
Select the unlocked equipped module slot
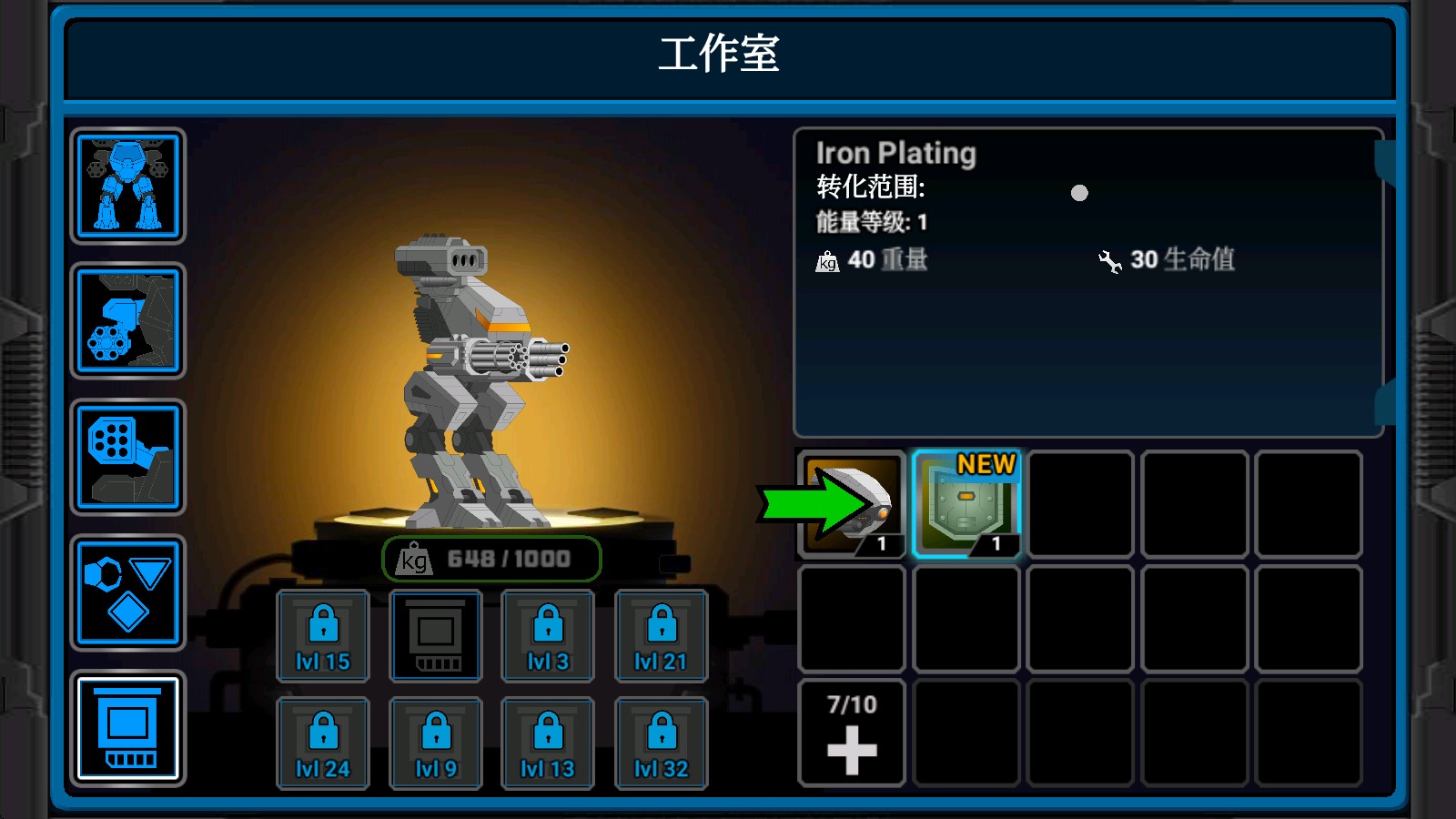(435, 635)
